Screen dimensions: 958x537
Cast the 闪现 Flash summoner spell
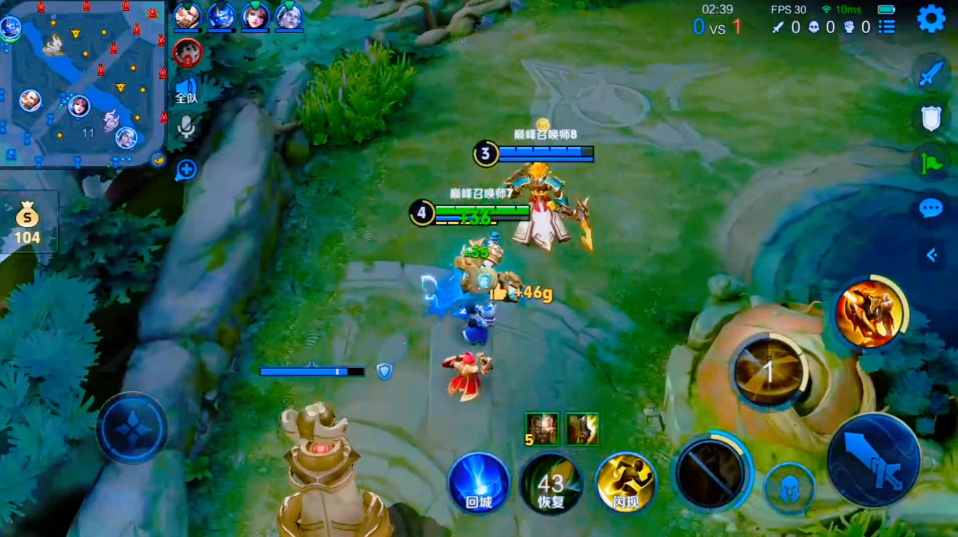pyautogui.click(x=625, y=482)
